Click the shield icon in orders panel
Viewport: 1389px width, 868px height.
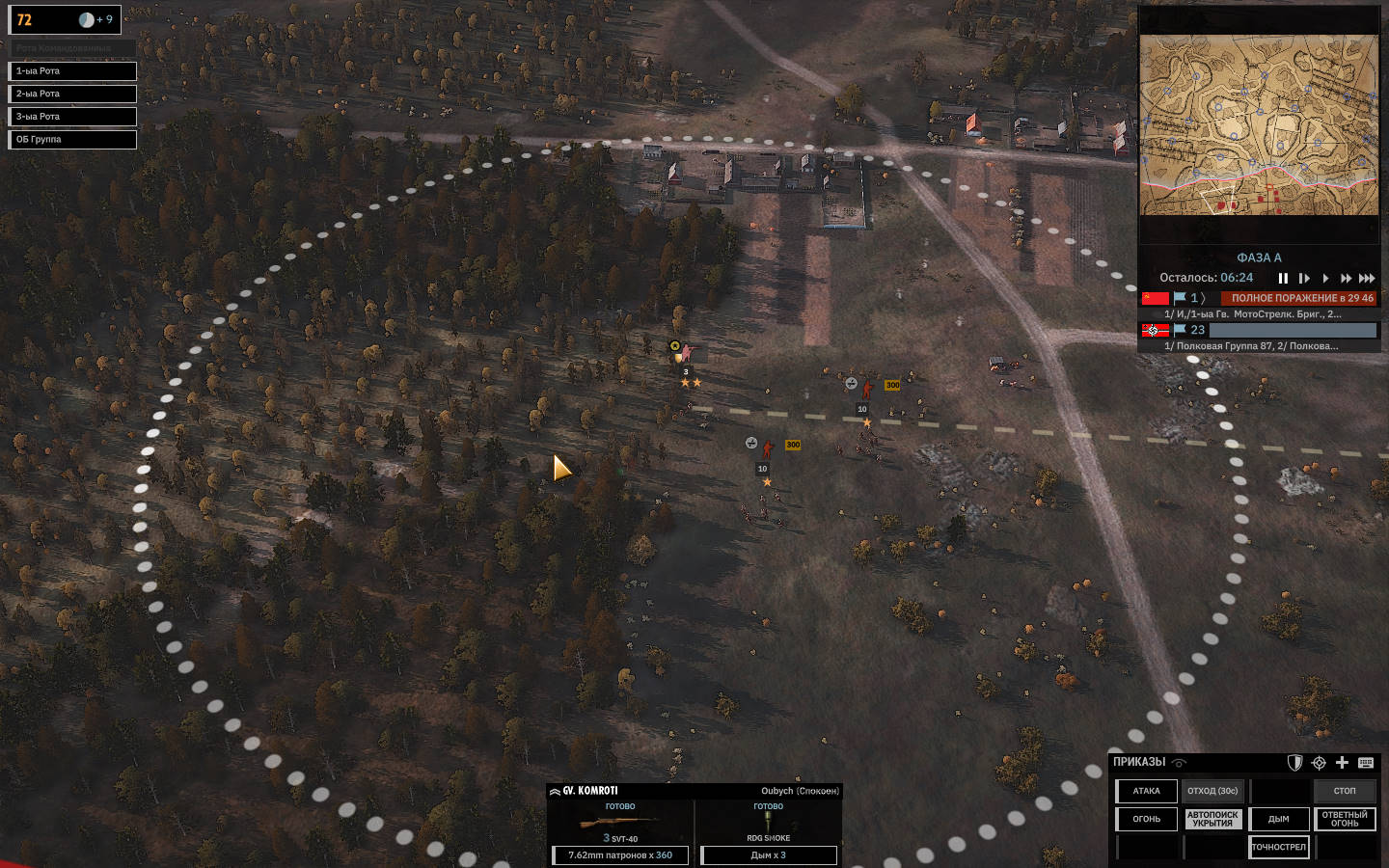[1295, 763]
